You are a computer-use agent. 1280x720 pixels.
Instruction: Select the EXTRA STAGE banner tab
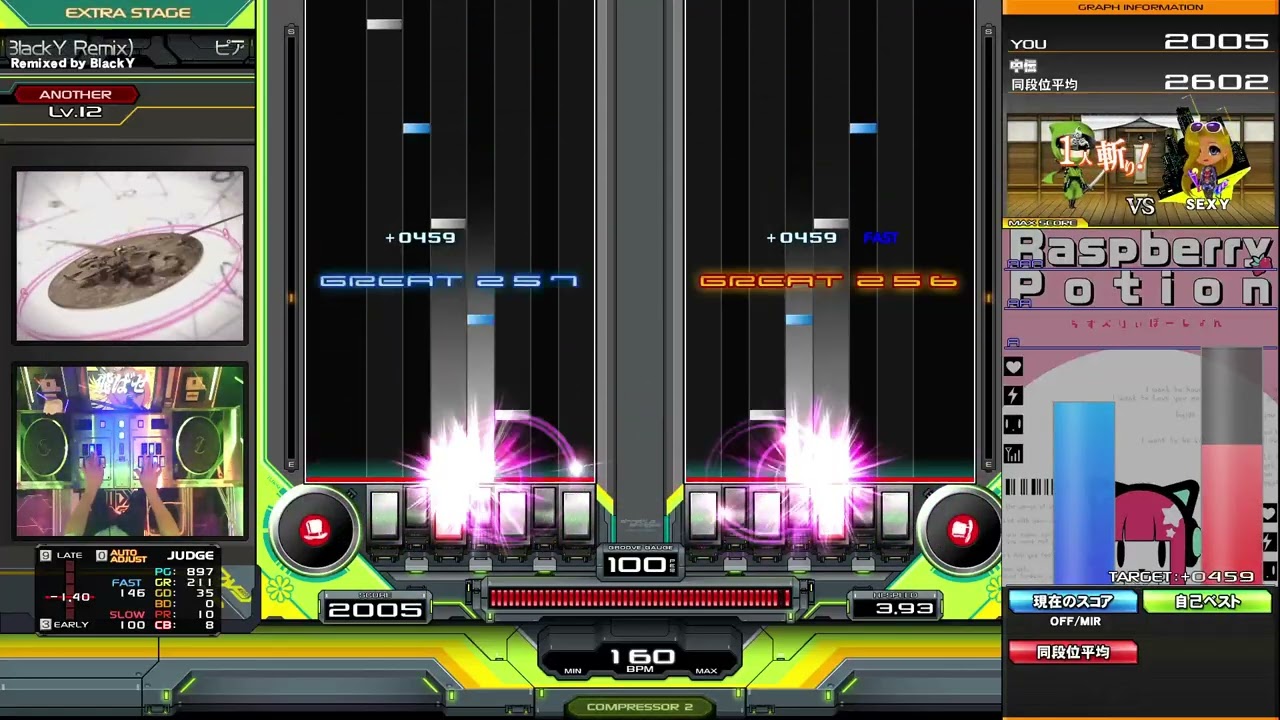129,12
